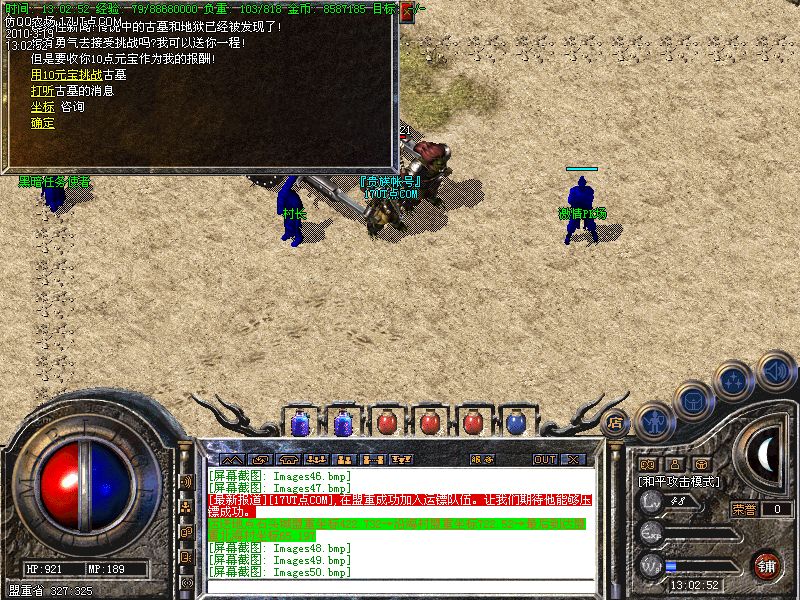The image size is (800, 600).
Task: Click the 服务 button in chat toolbar
Action: pos(482,460)
